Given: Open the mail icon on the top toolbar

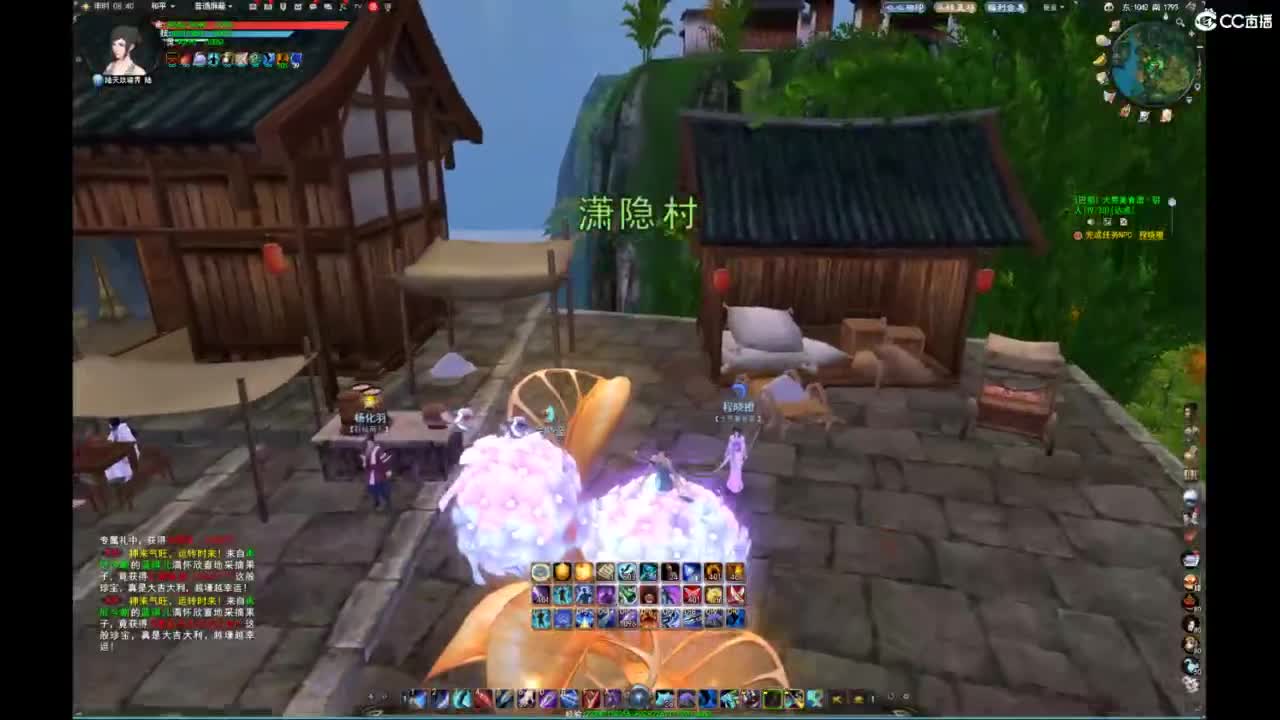Looking at the screenshot, I should [x=298, y=6].
